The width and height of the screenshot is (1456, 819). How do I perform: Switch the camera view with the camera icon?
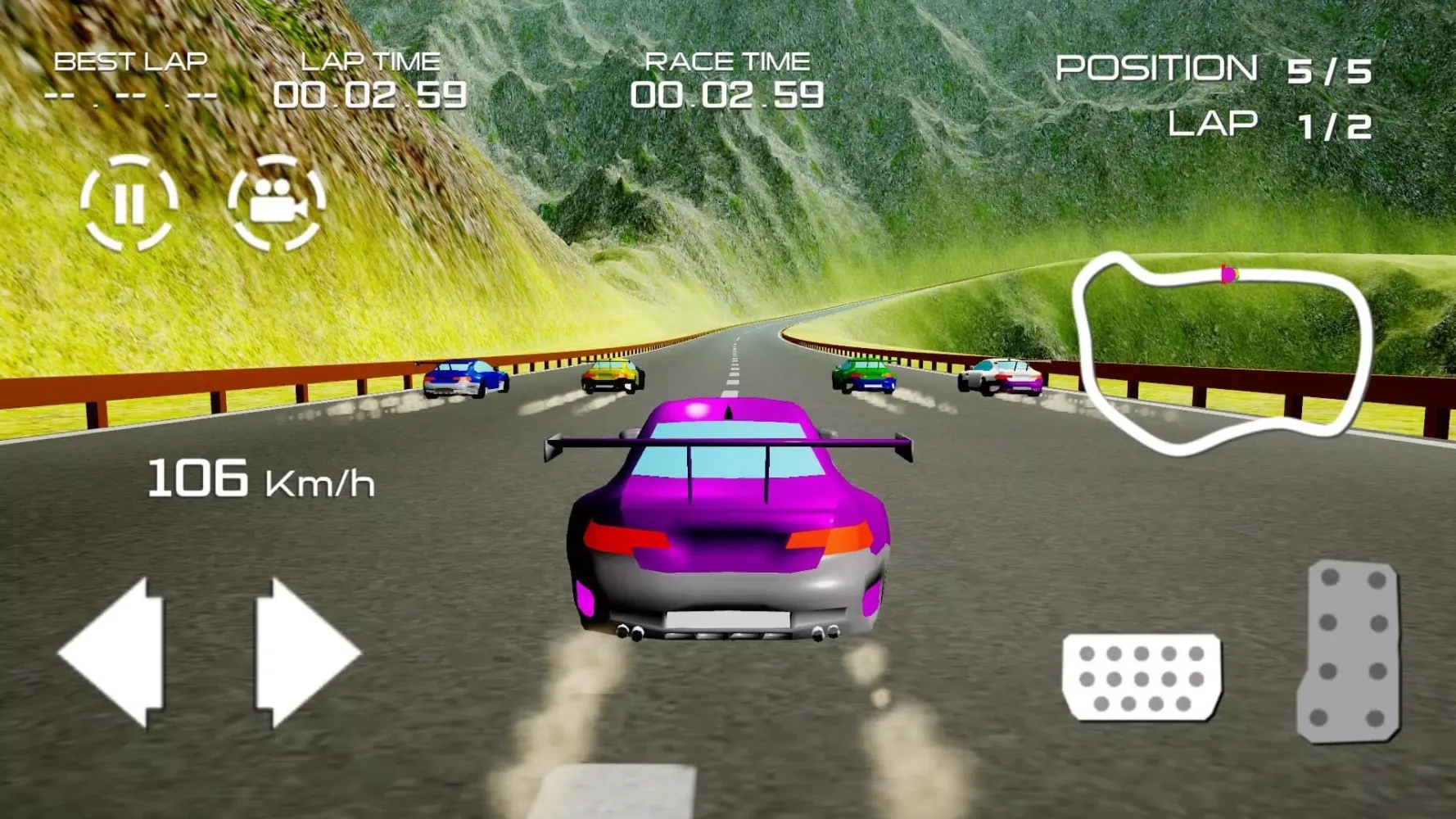tap(277, 202)
